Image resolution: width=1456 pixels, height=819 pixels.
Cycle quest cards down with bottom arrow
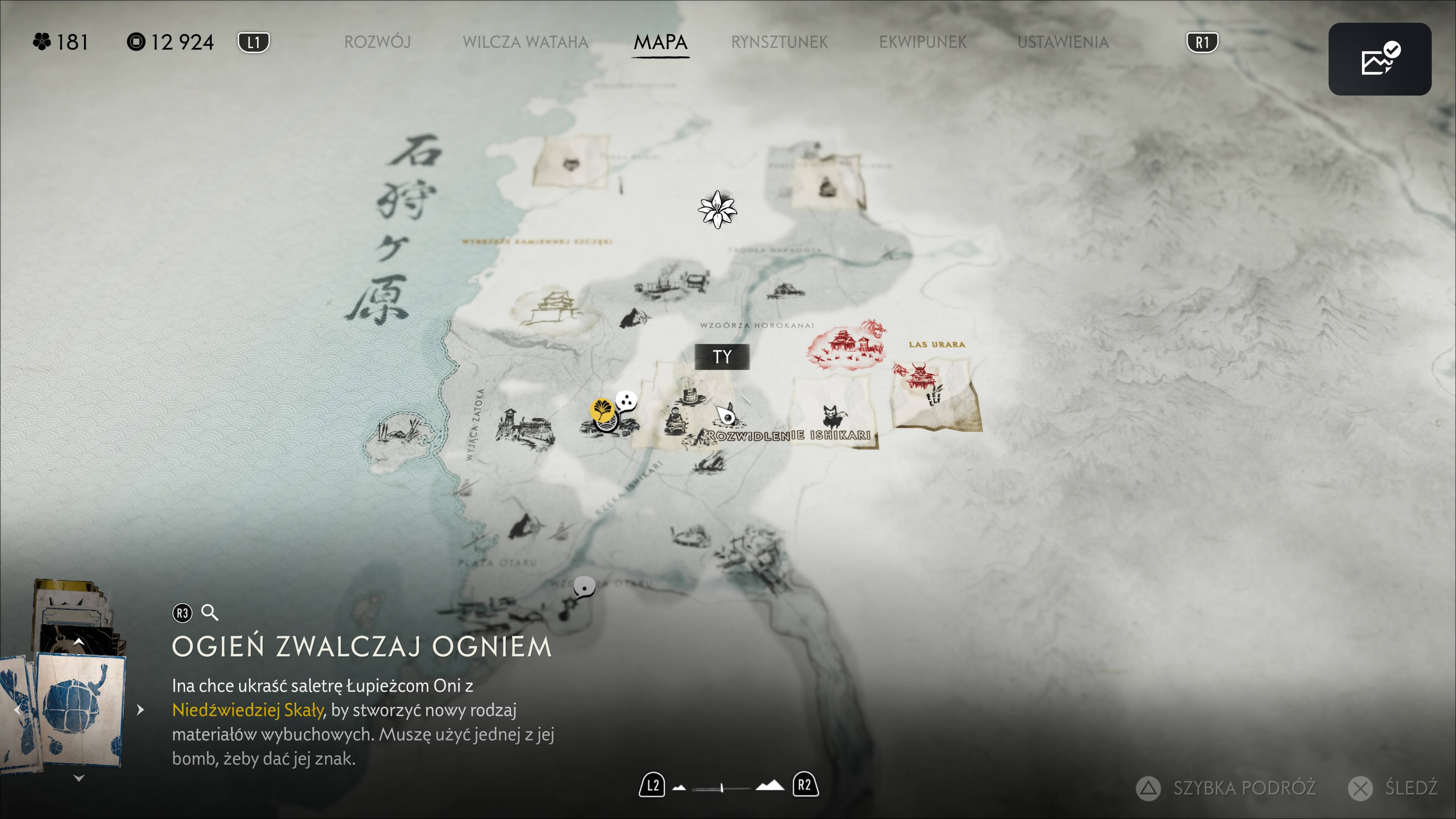tap(79, 779)
